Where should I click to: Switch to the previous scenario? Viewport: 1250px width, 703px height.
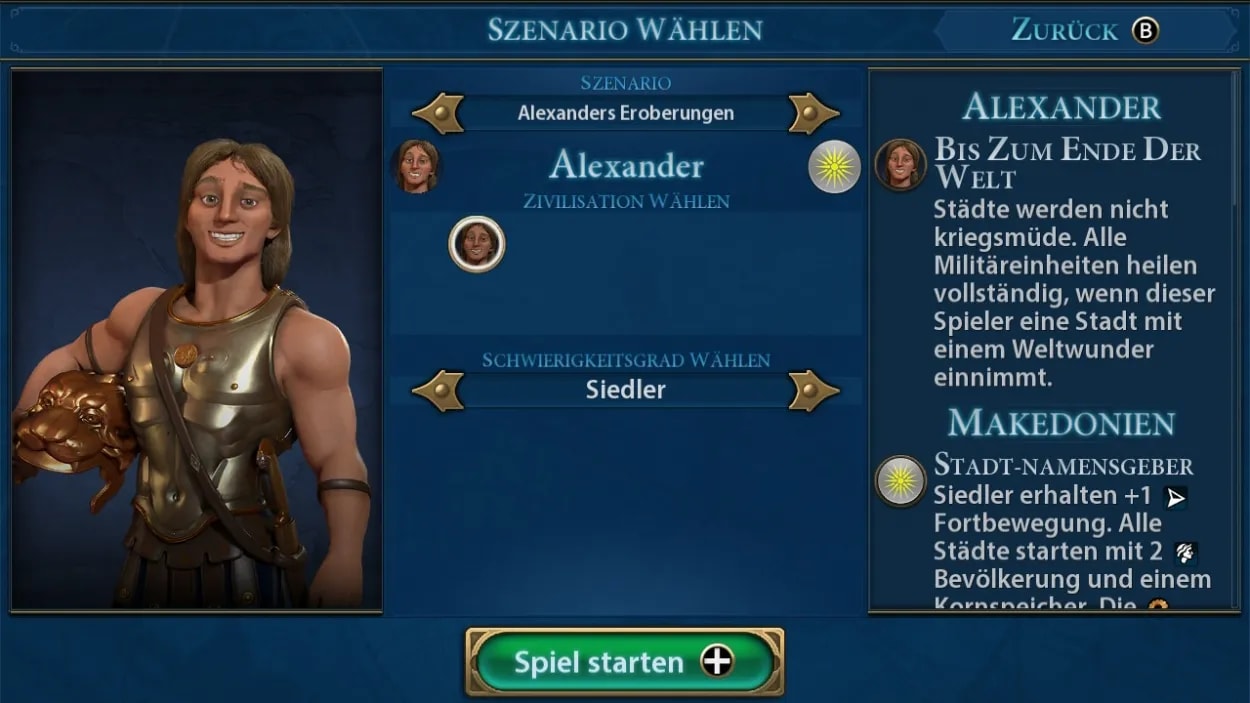[438, 113]
